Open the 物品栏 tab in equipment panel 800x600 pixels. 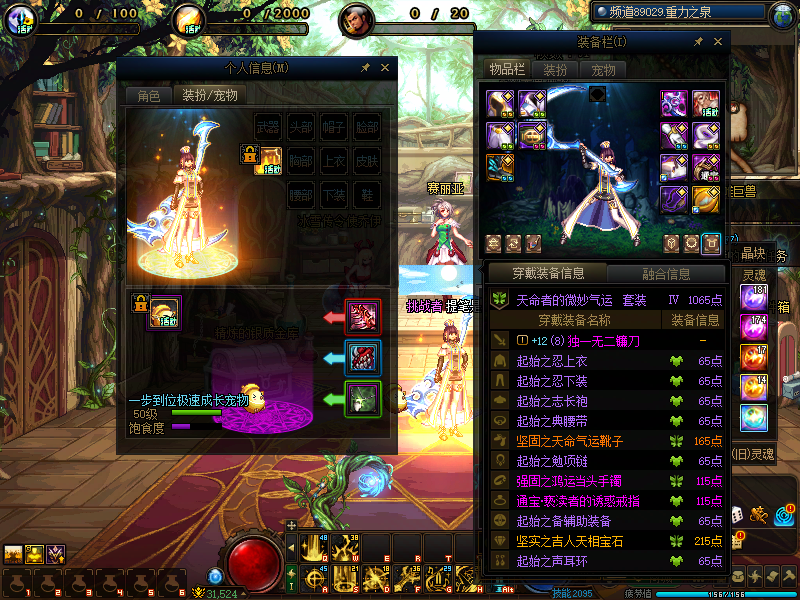[507, 70]
